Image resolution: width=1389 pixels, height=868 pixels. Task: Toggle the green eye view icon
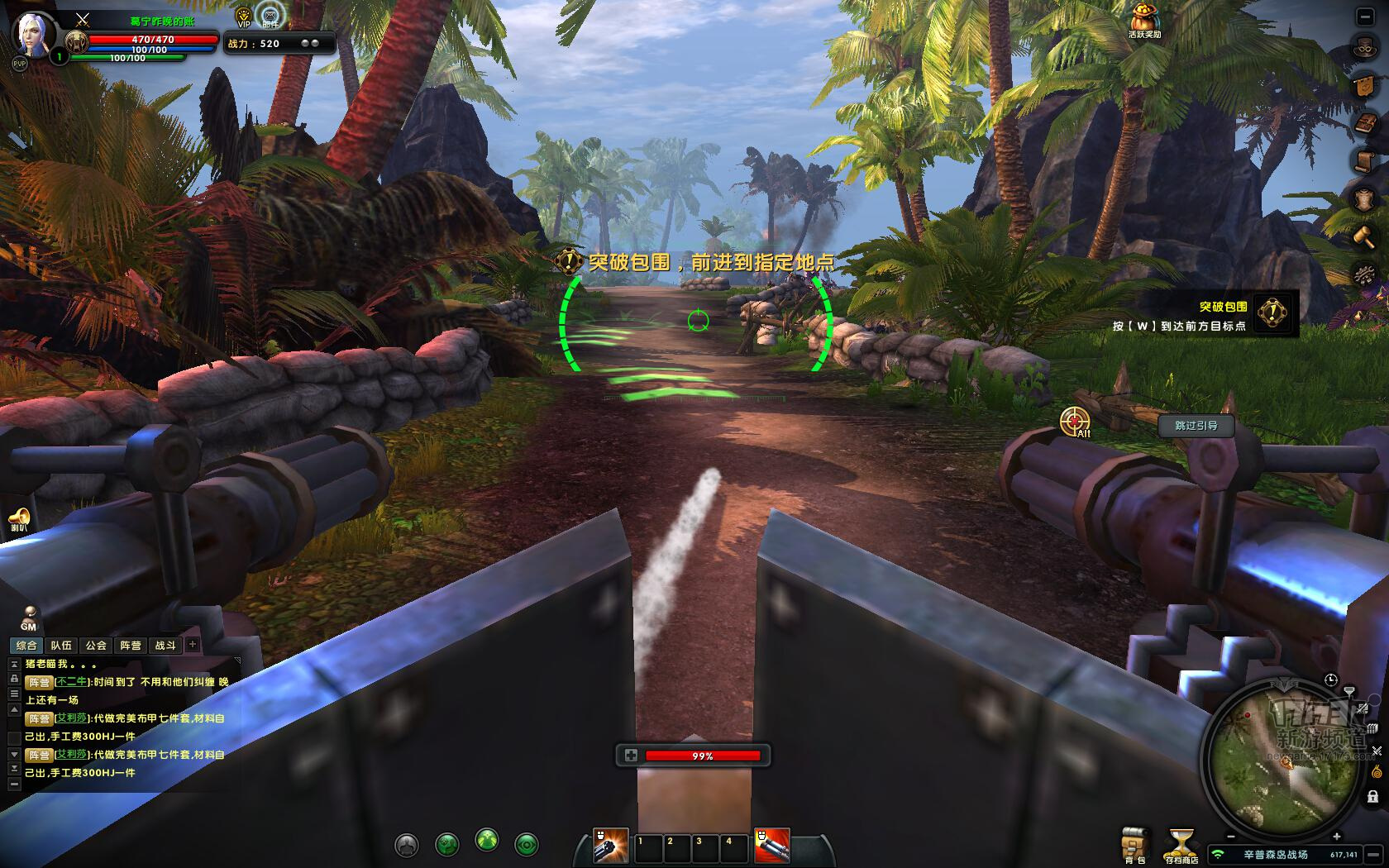click(527, 844)
